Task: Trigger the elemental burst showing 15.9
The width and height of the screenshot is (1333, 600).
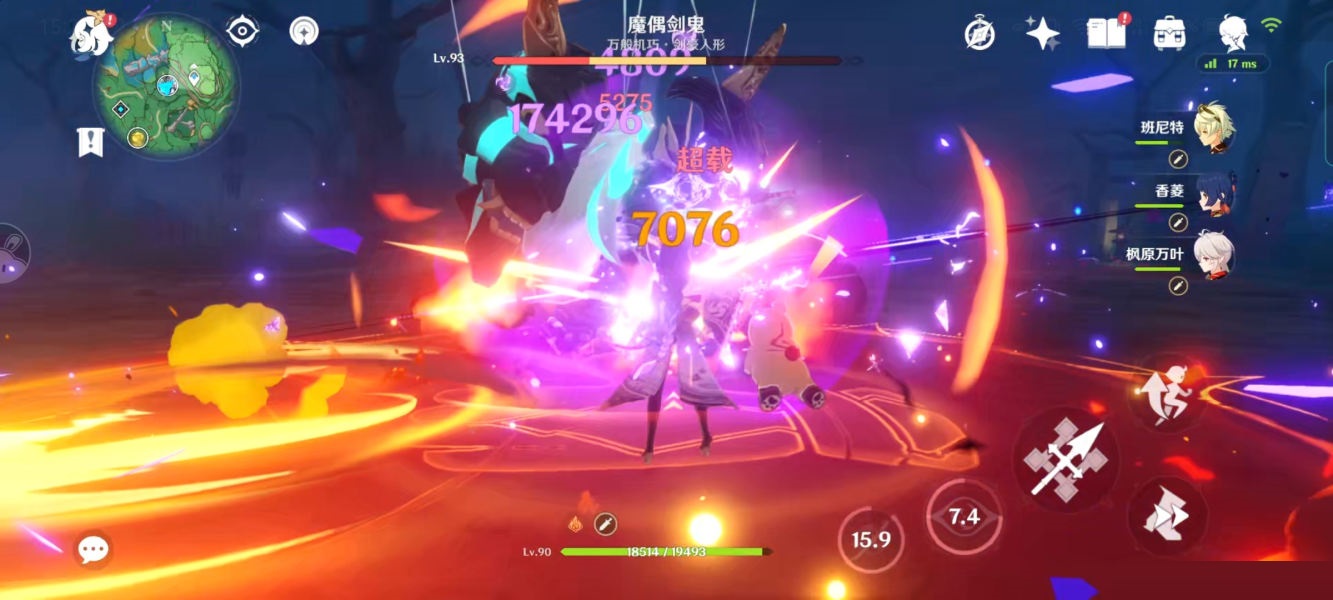Action: point(870,540)
